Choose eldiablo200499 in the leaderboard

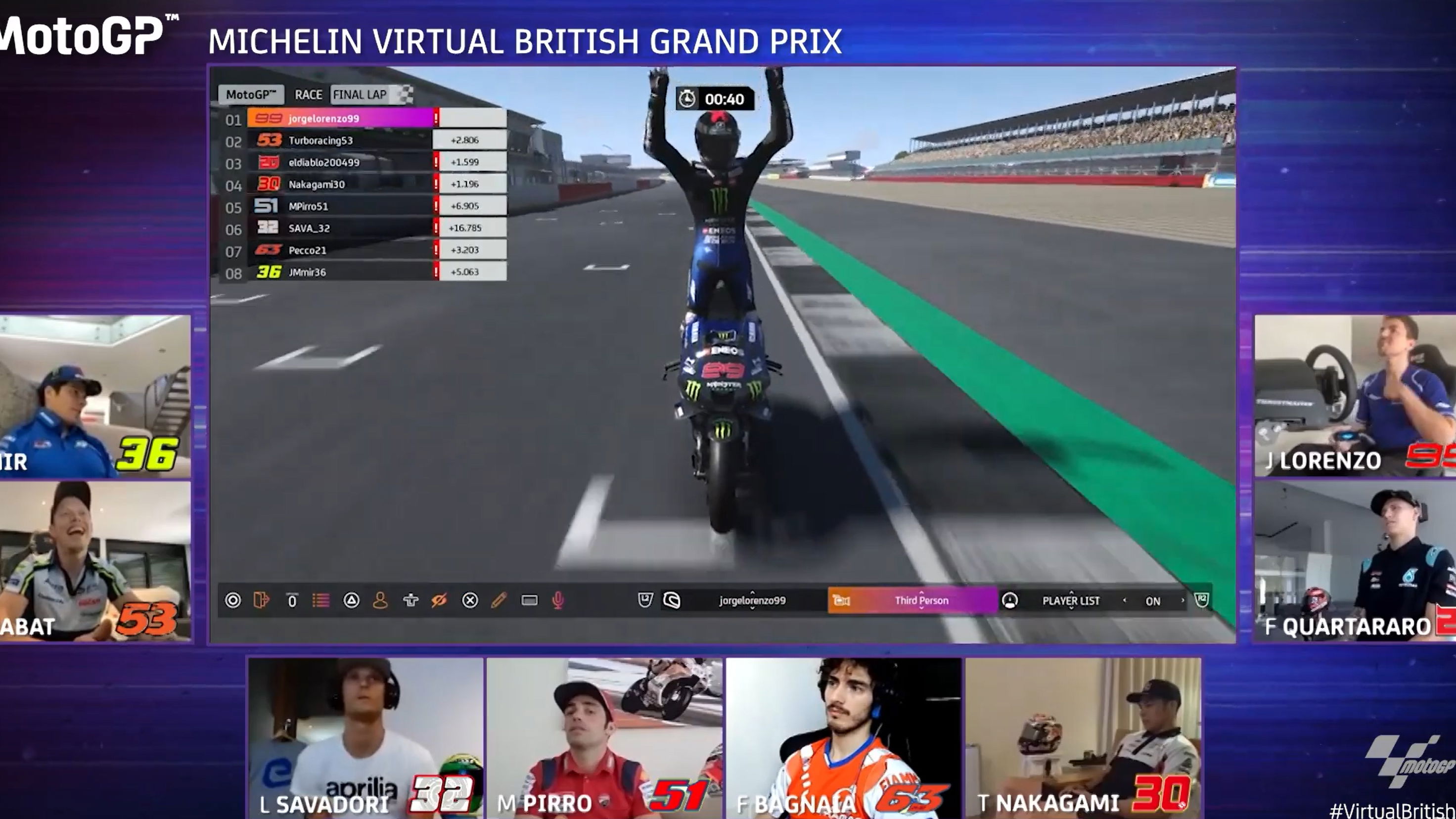point(340,162)
